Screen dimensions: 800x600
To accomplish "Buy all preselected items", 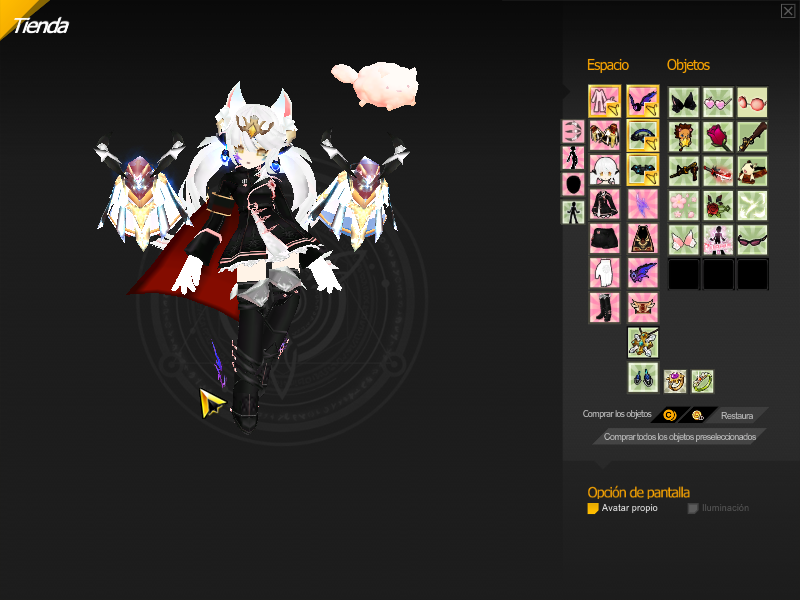I will [x=680, y=436].
